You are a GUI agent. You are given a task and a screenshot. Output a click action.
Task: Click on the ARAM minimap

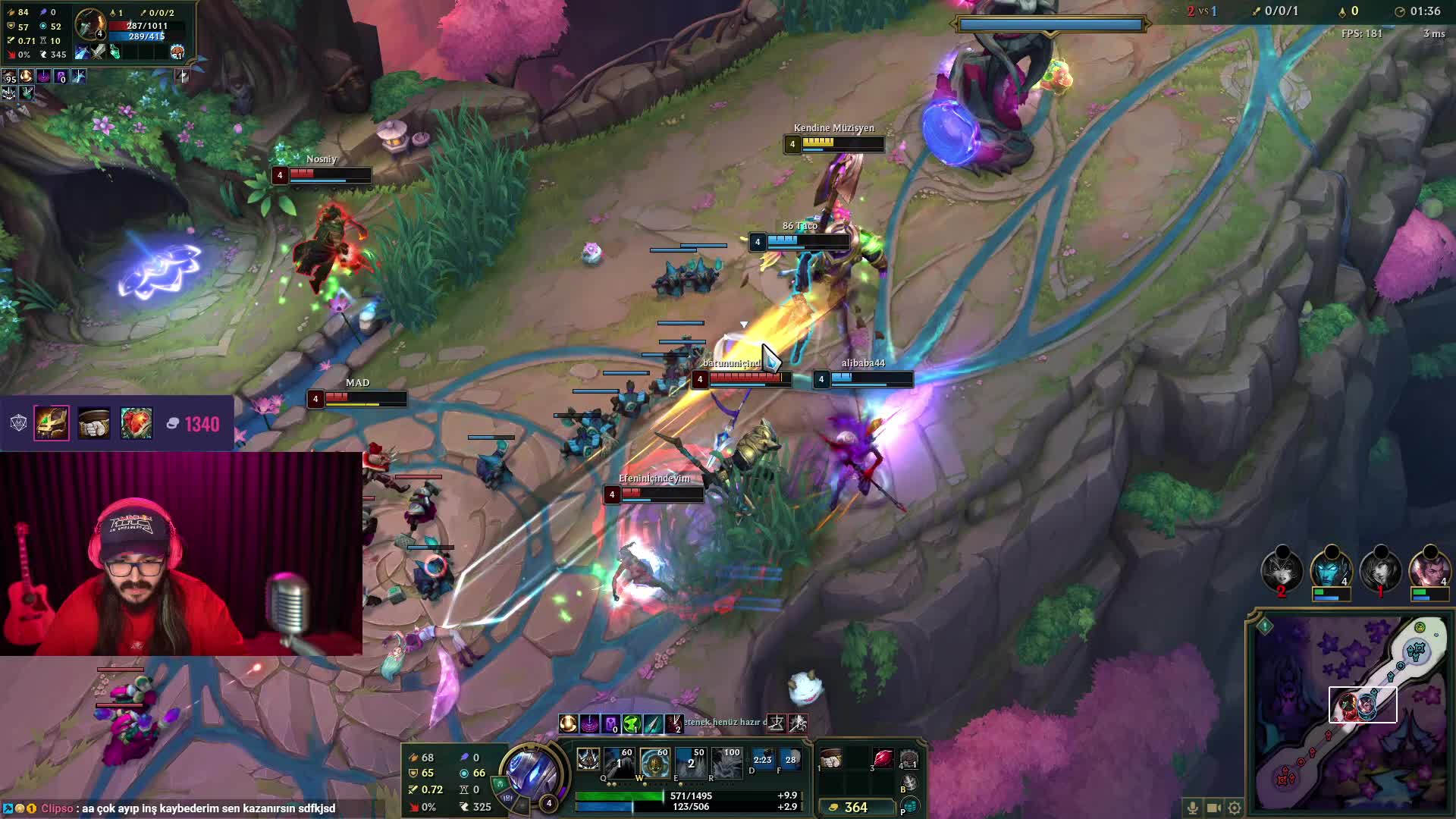pyautogui.click(x=1350, y=714)
